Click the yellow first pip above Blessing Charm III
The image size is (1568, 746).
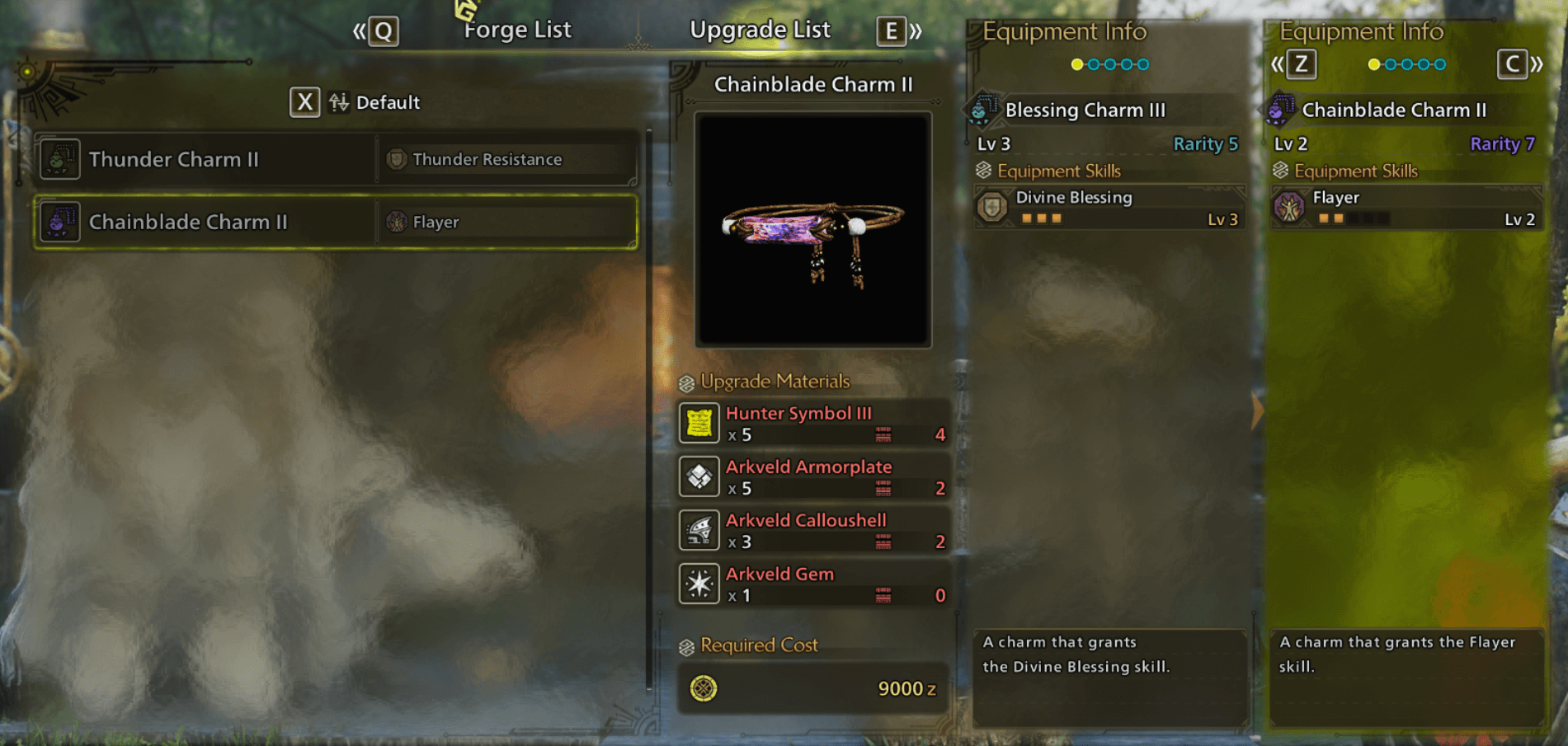click(x=1076, y=63)
